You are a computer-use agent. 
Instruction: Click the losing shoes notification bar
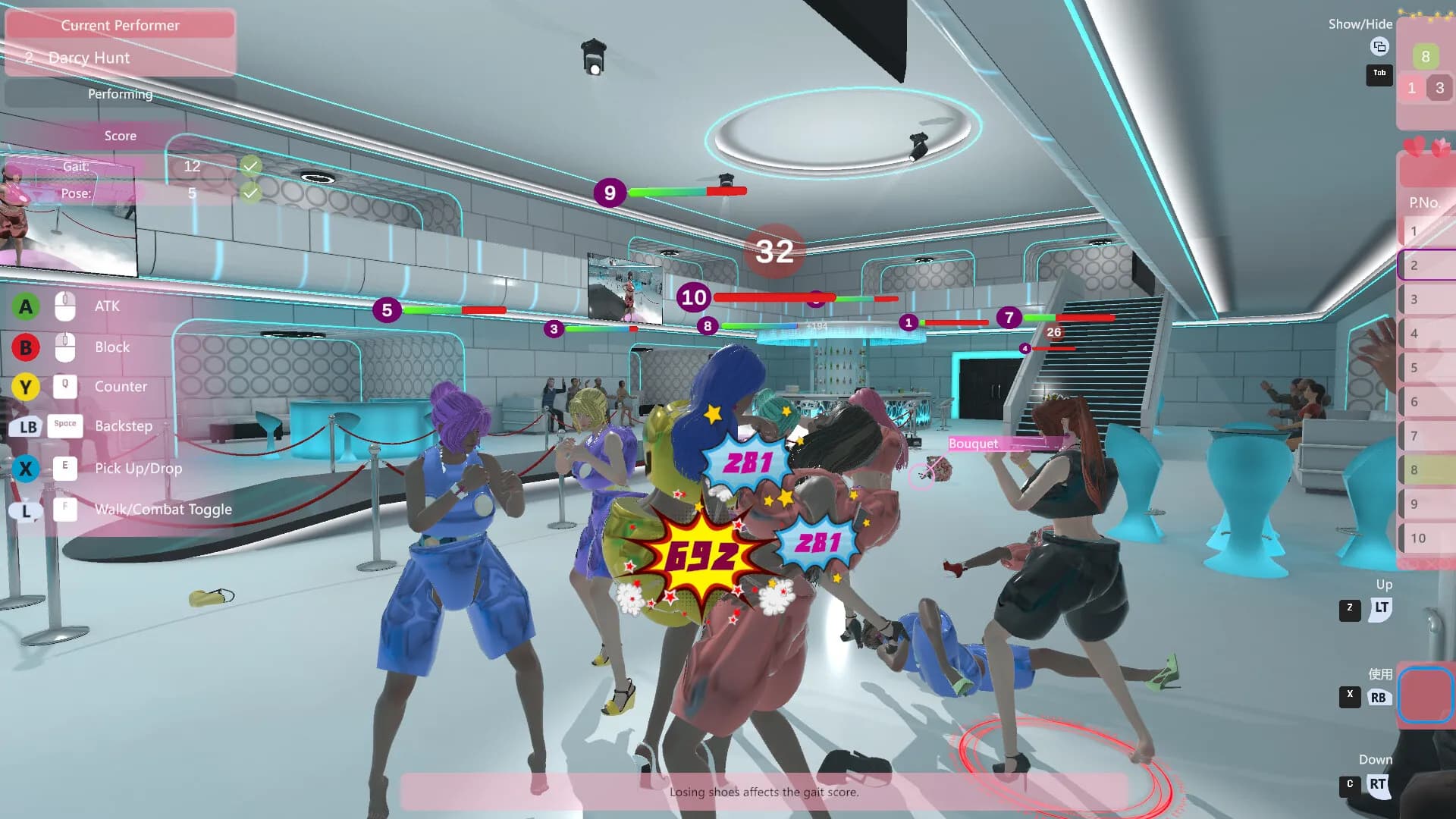764,792
